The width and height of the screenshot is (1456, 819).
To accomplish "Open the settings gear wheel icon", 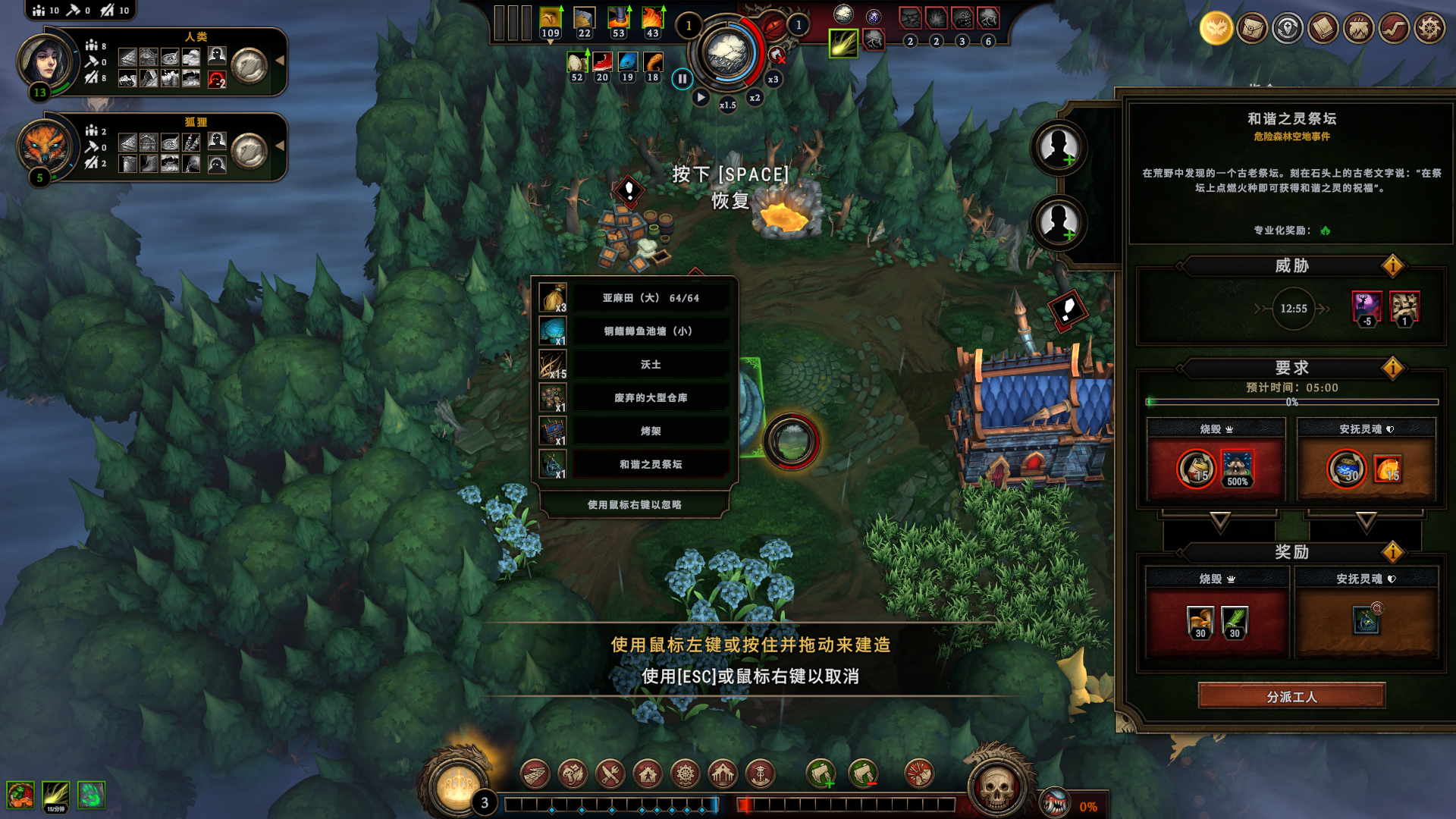I will click(1429, 29).
